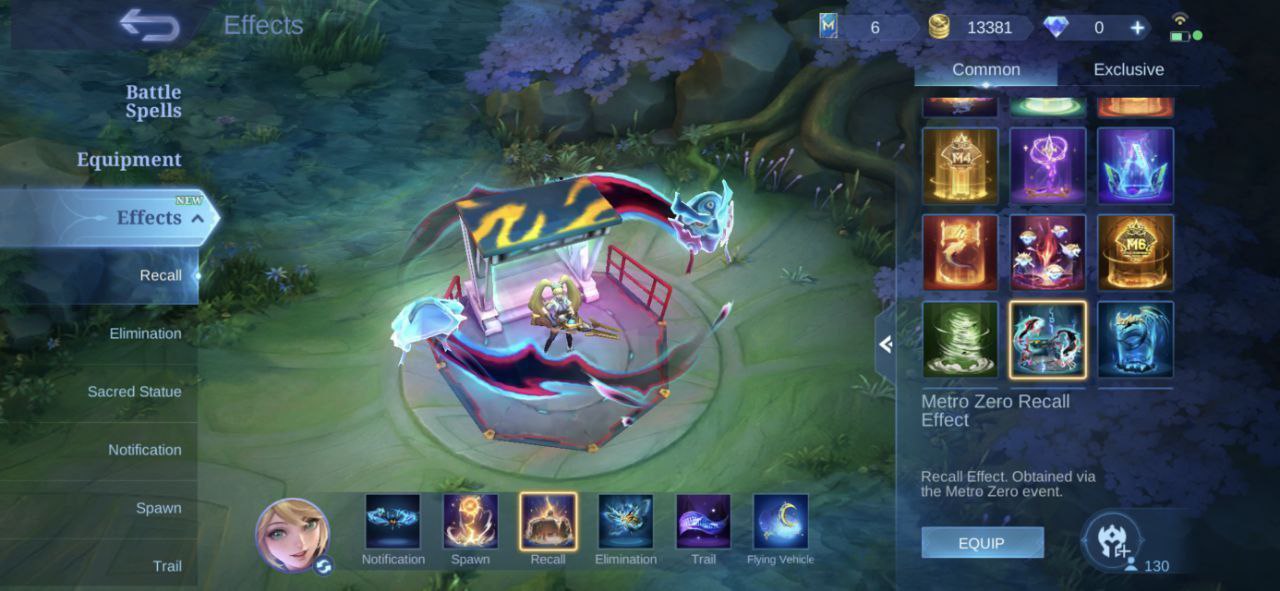This screenshot has width=1280, height=591.
Task: Go back using the return arrow
Action: 148,26
